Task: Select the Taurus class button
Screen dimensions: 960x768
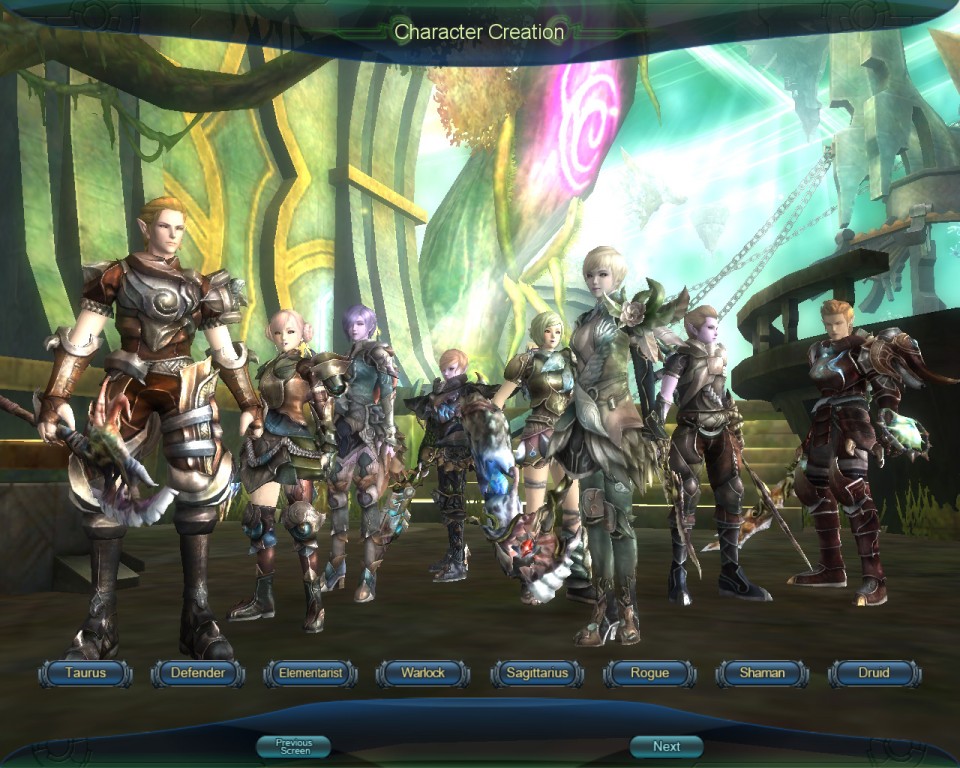Action: tap(85, 673)
